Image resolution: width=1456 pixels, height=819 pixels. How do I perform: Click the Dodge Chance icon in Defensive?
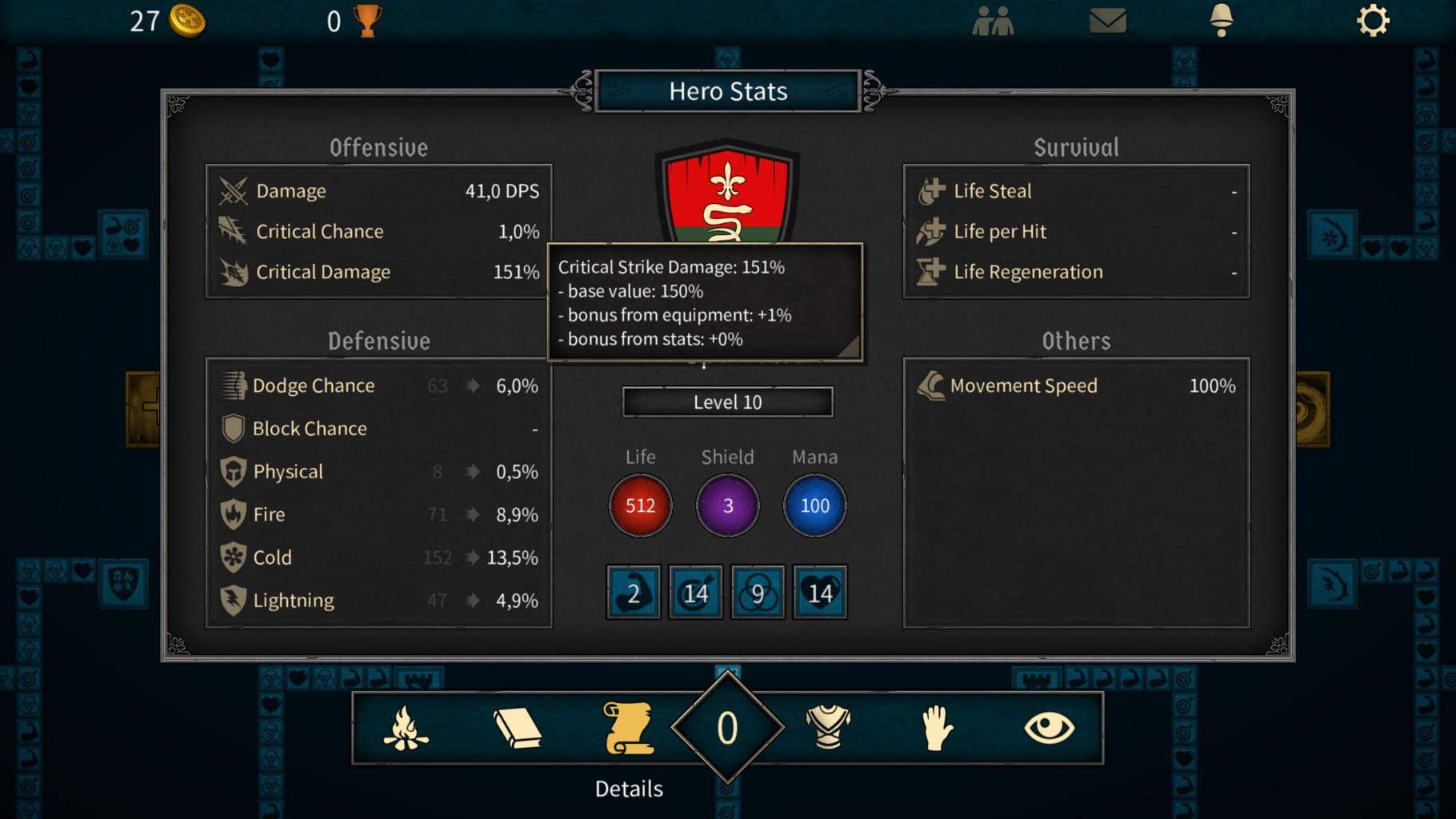231,386
